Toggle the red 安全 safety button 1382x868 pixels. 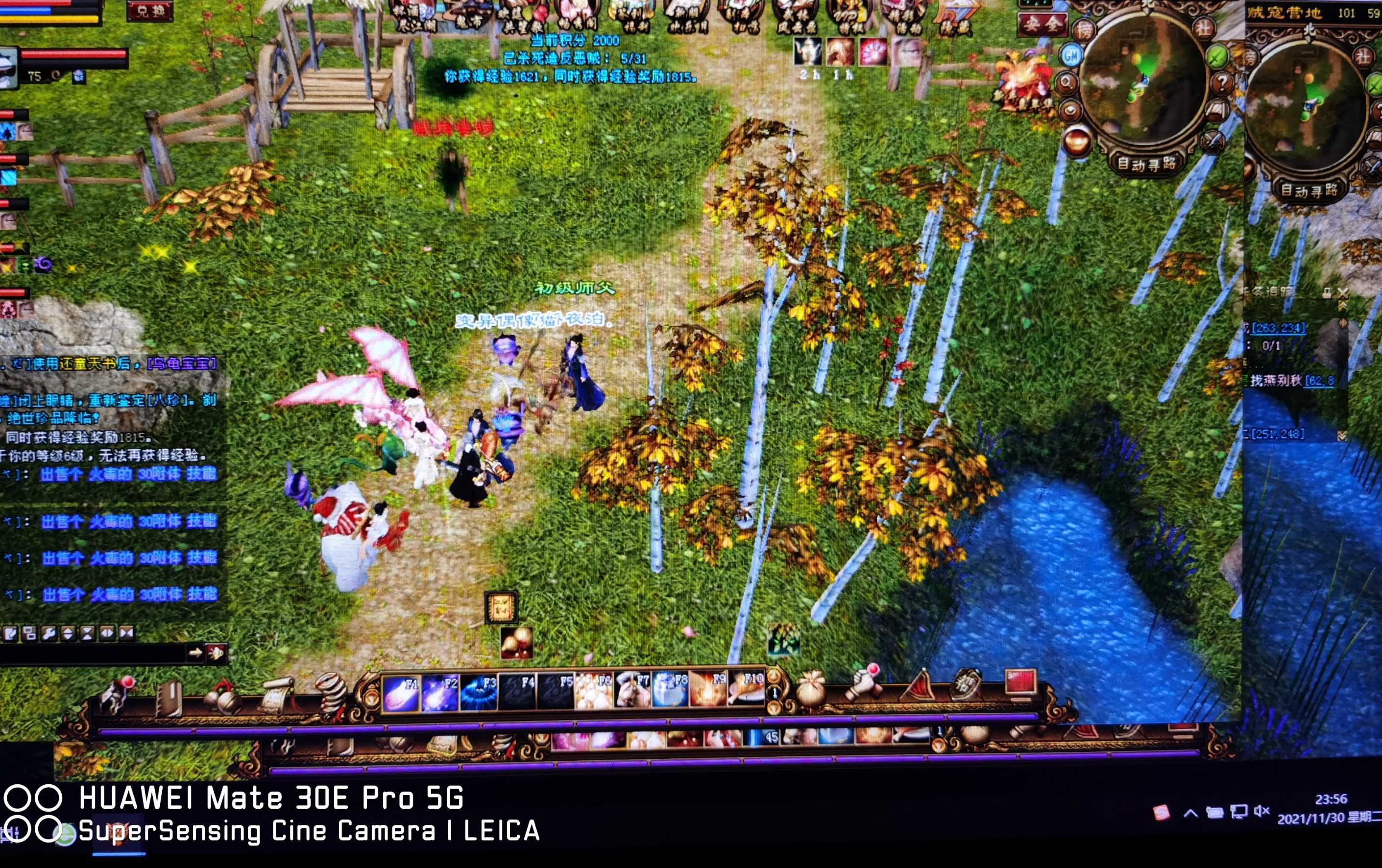(1042, 24)
